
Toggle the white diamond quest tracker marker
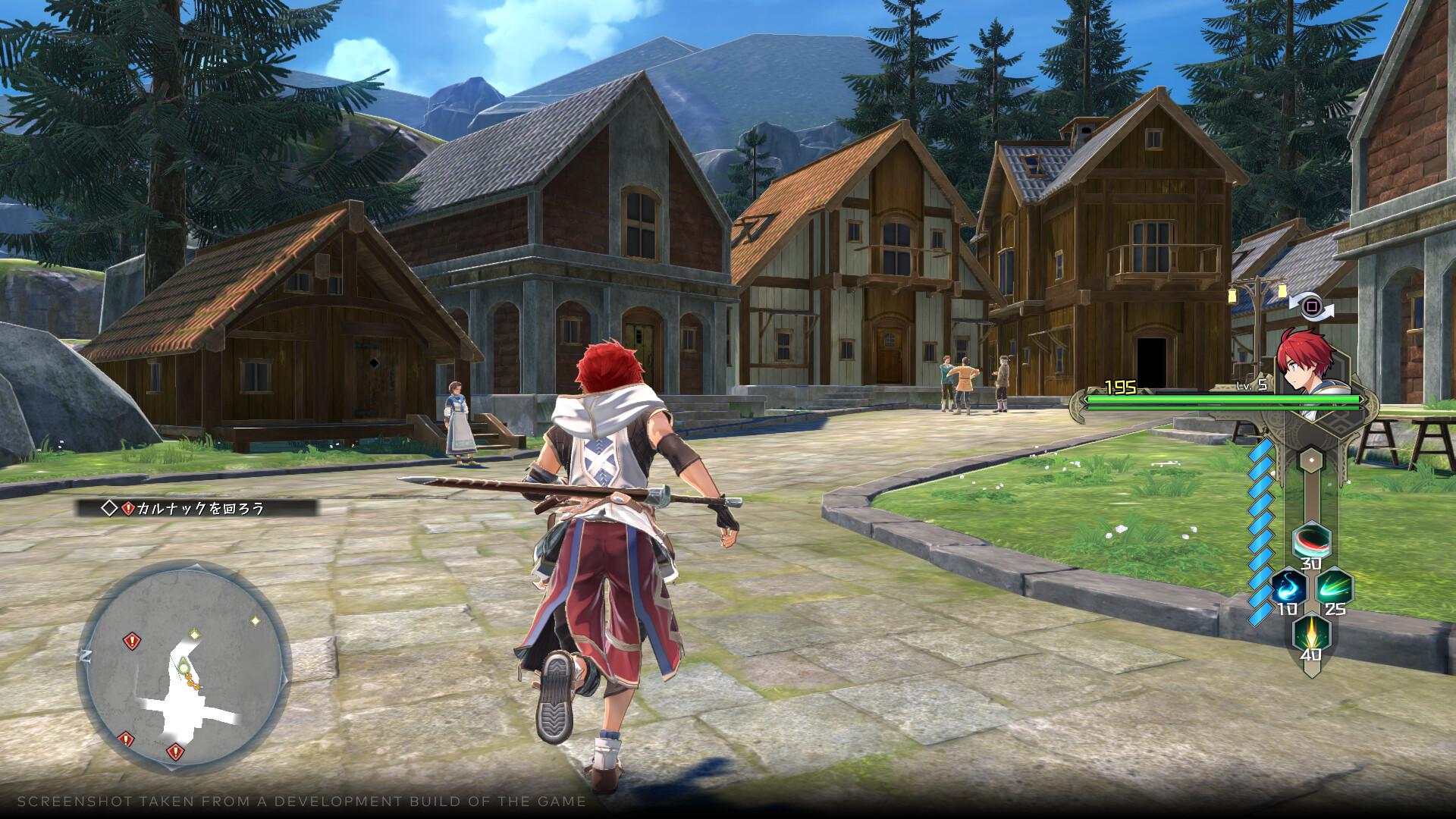tap(110, 508)
